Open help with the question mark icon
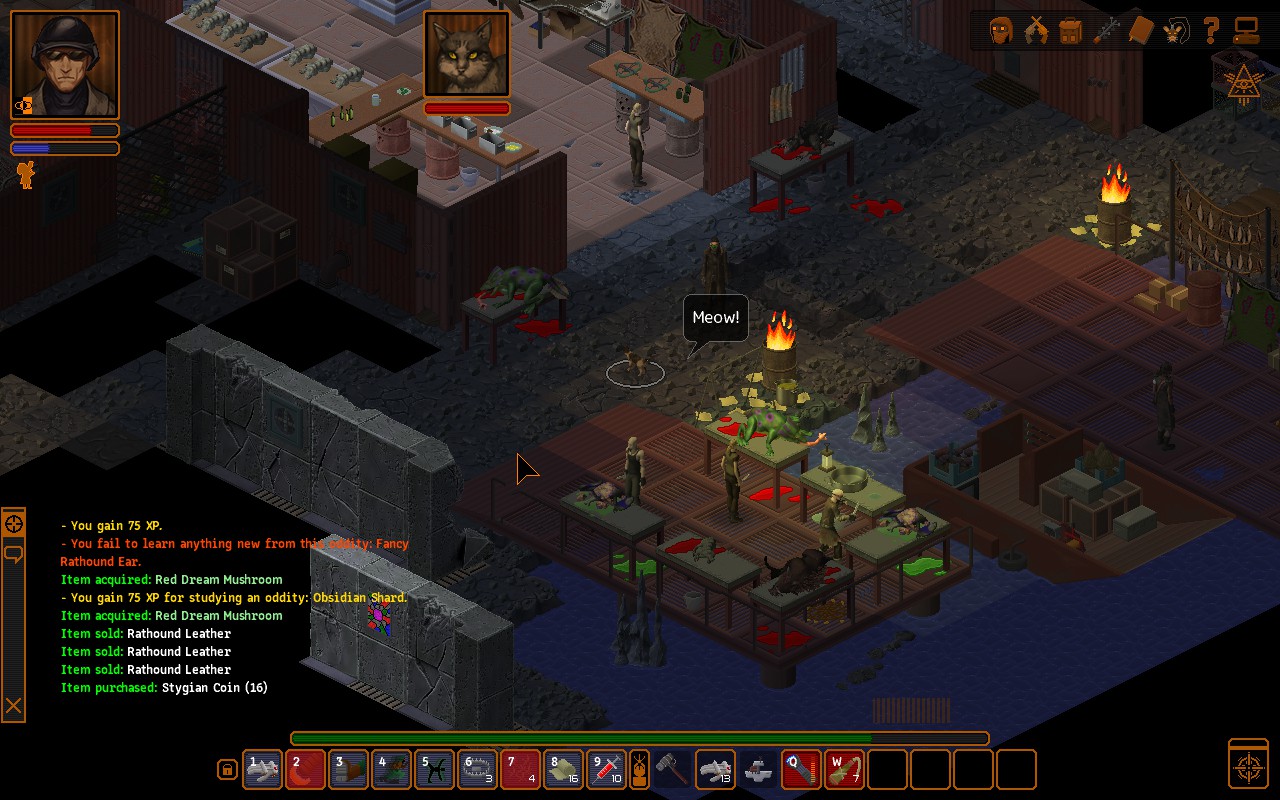1280x800 pixels. tap(1210, 31)
